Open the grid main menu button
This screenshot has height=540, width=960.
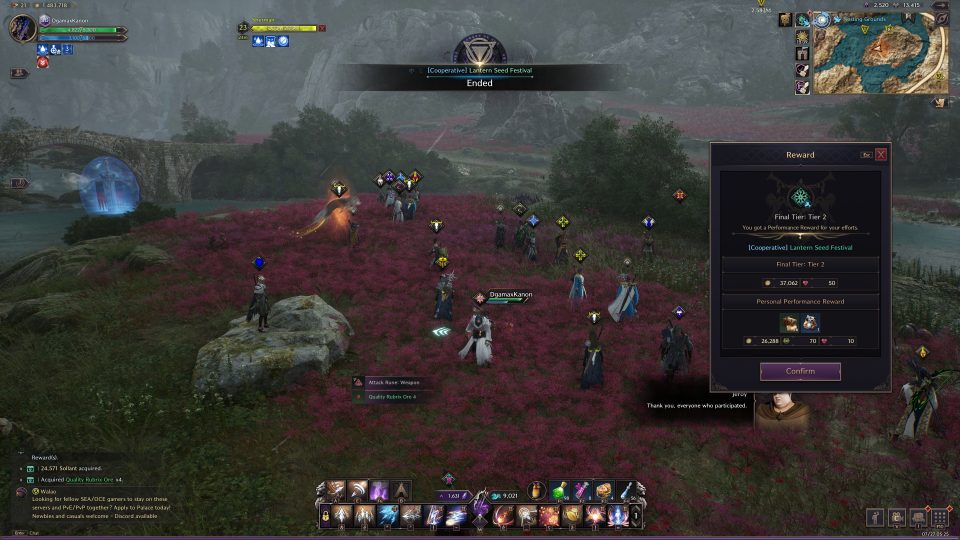[x=939, y=517]
